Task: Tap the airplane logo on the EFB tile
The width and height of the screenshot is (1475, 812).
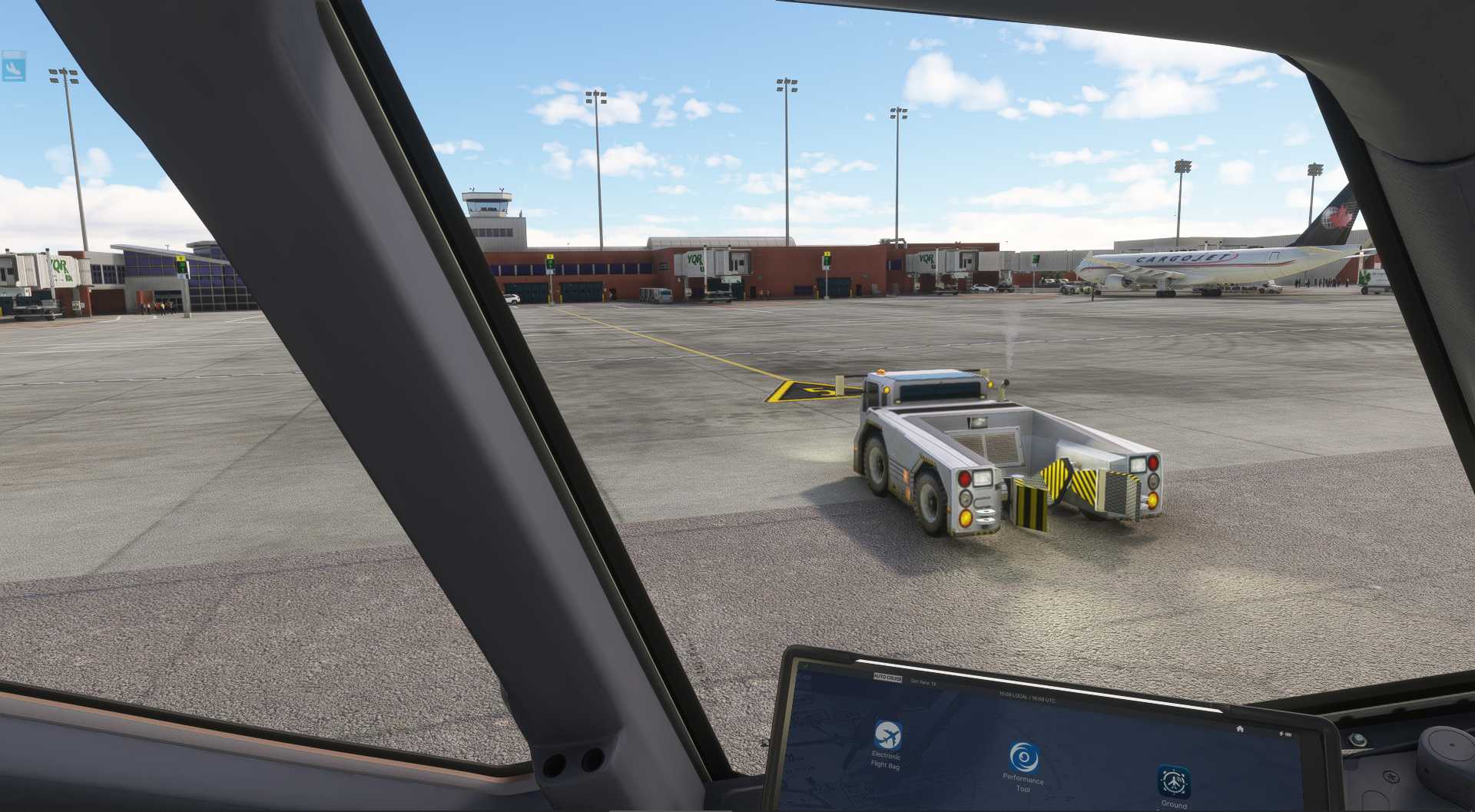Action: (887, 736)
